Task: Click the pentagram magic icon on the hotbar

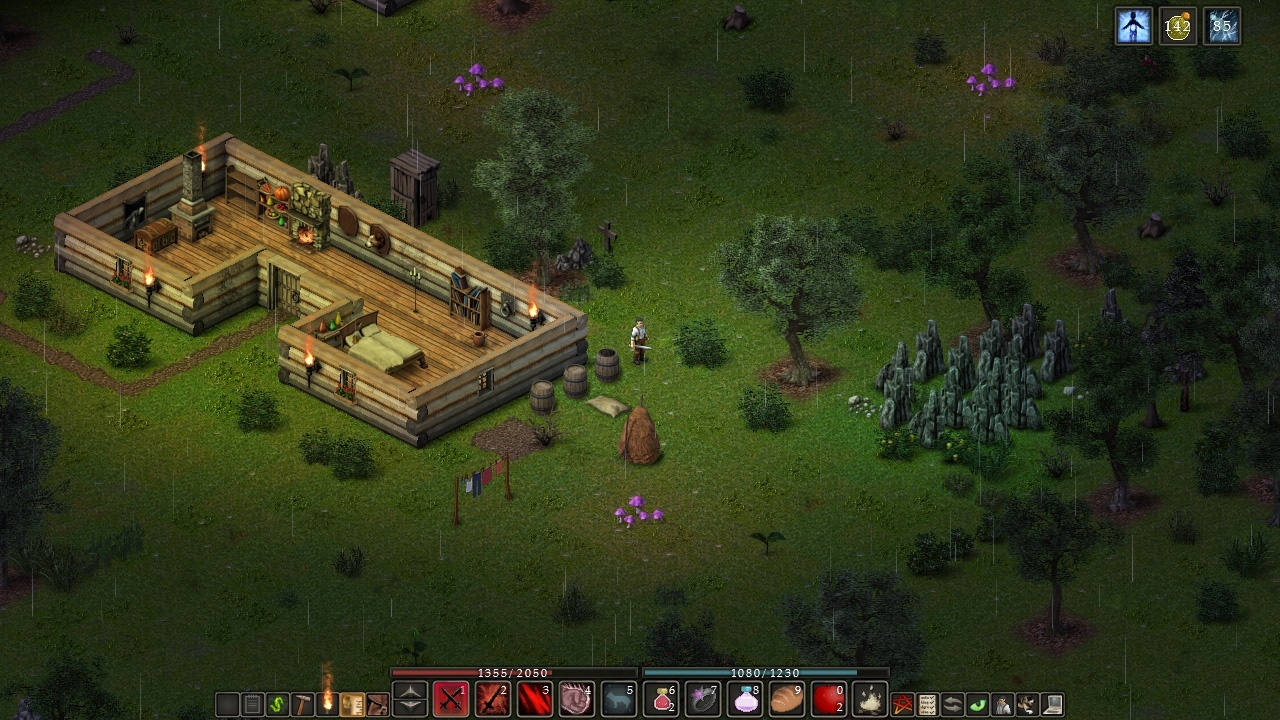Action: [902, 701]
